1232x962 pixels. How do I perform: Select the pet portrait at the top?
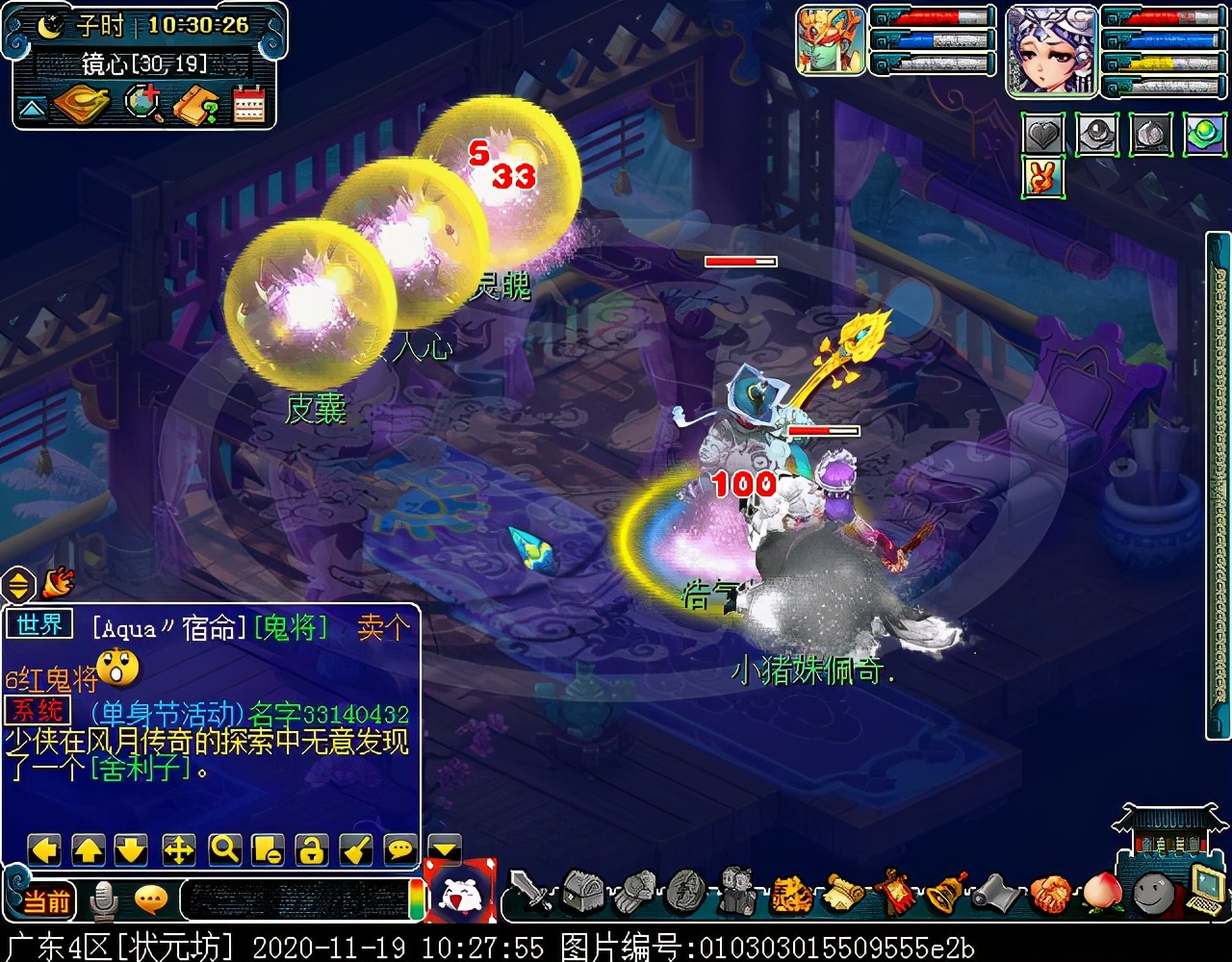830,40
